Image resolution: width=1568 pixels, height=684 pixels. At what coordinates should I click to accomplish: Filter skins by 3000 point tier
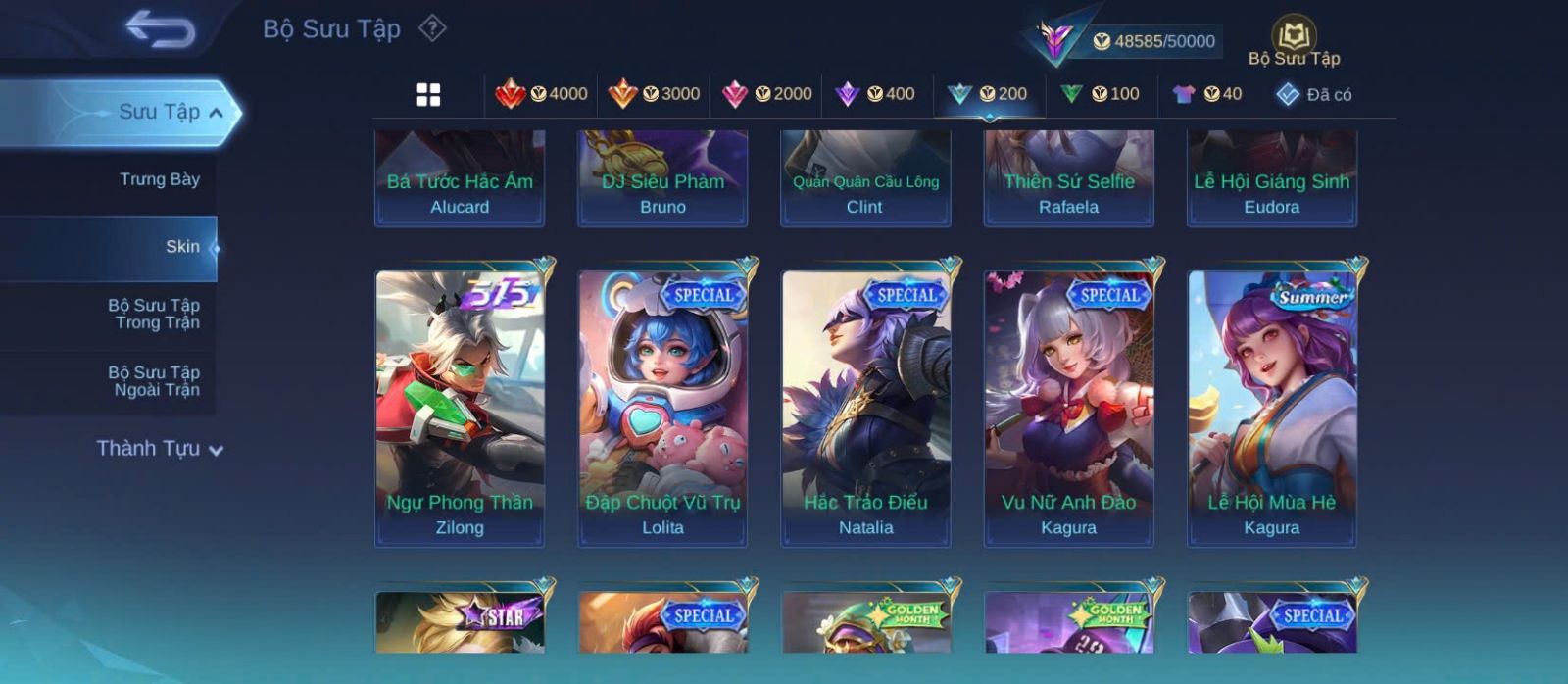tap(654, 94)
